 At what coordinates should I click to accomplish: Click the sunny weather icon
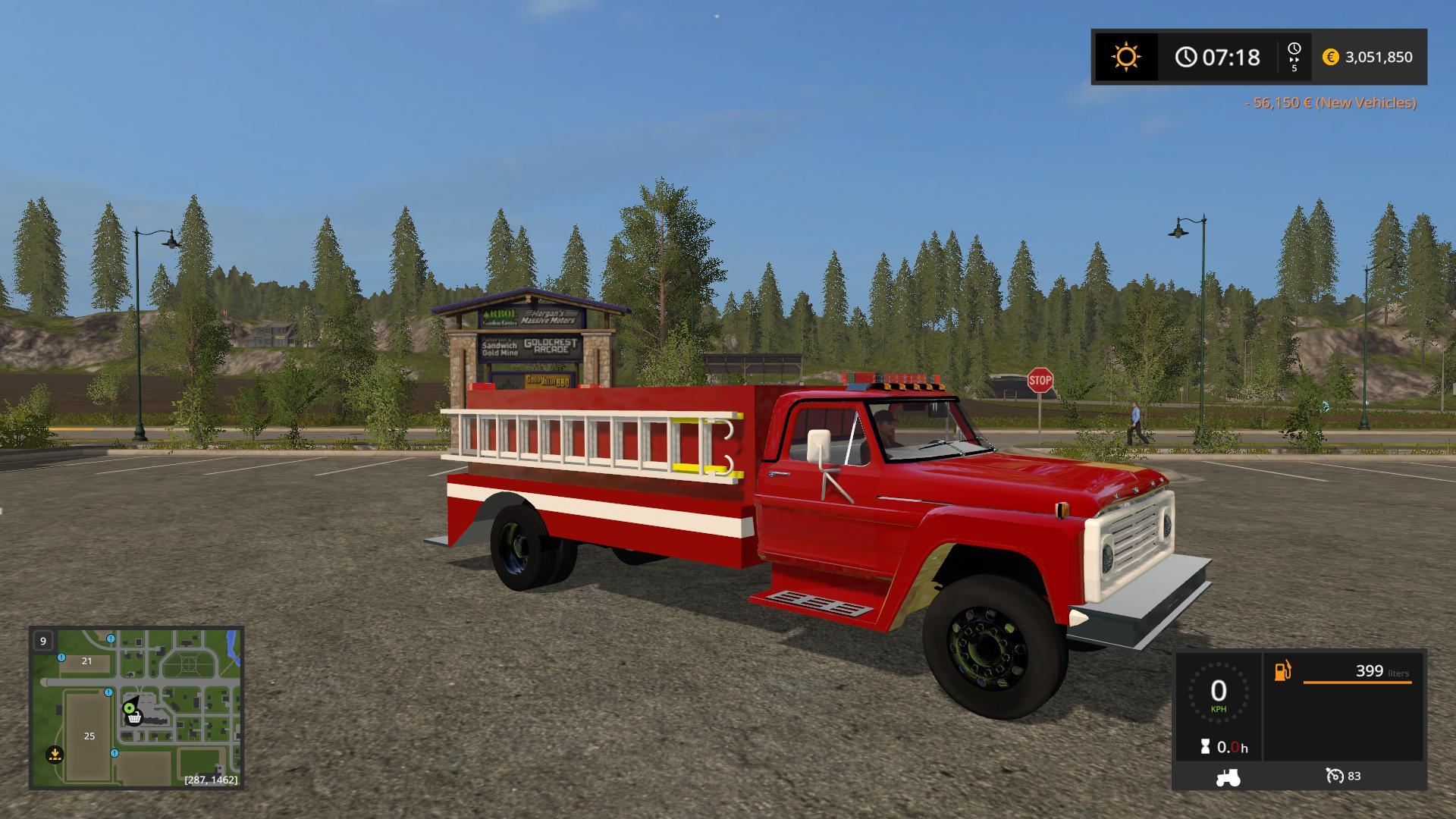point(1125,57)
